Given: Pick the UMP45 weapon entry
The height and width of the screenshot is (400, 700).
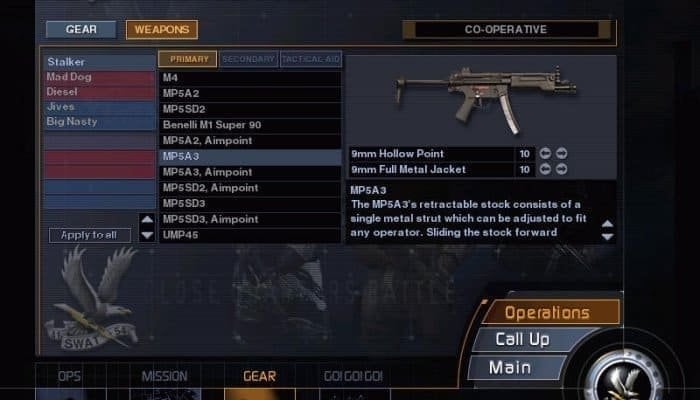Looking at the screenshot, I should click(x=250, y=235).
